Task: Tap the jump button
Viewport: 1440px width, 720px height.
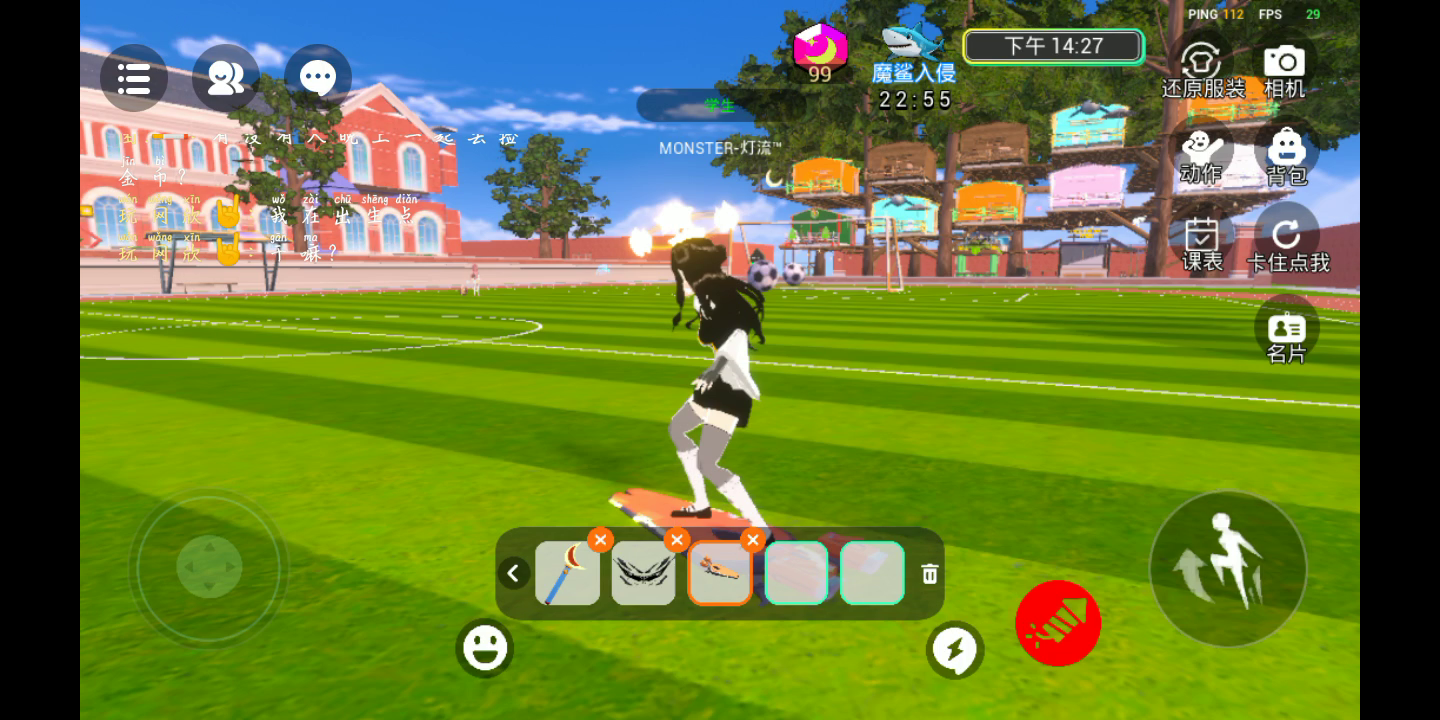Action: [1228, 568]
